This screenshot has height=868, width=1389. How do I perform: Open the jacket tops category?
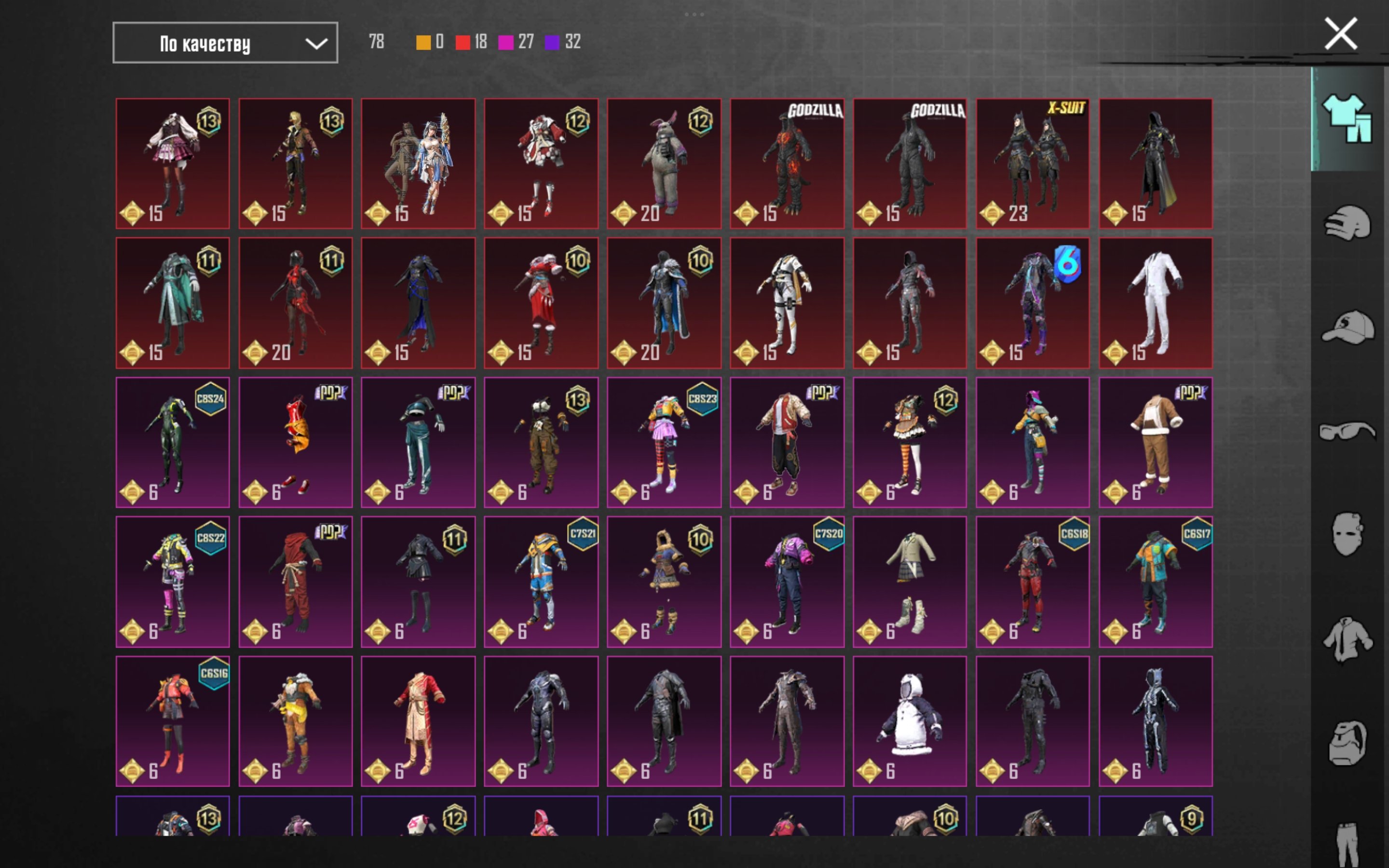1347,638
